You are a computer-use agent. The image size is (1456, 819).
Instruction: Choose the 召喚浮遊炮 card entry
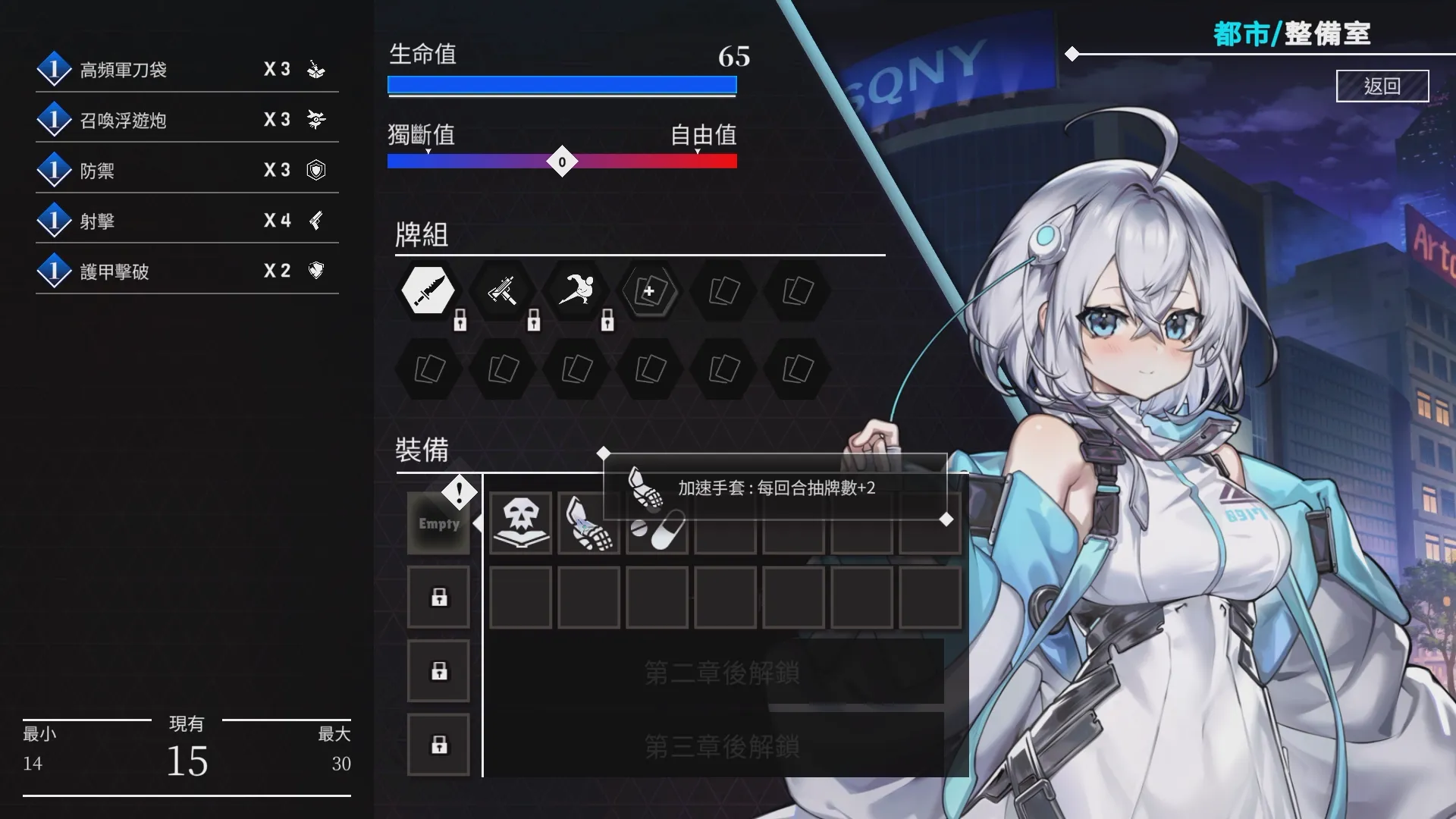coord(187,120)
